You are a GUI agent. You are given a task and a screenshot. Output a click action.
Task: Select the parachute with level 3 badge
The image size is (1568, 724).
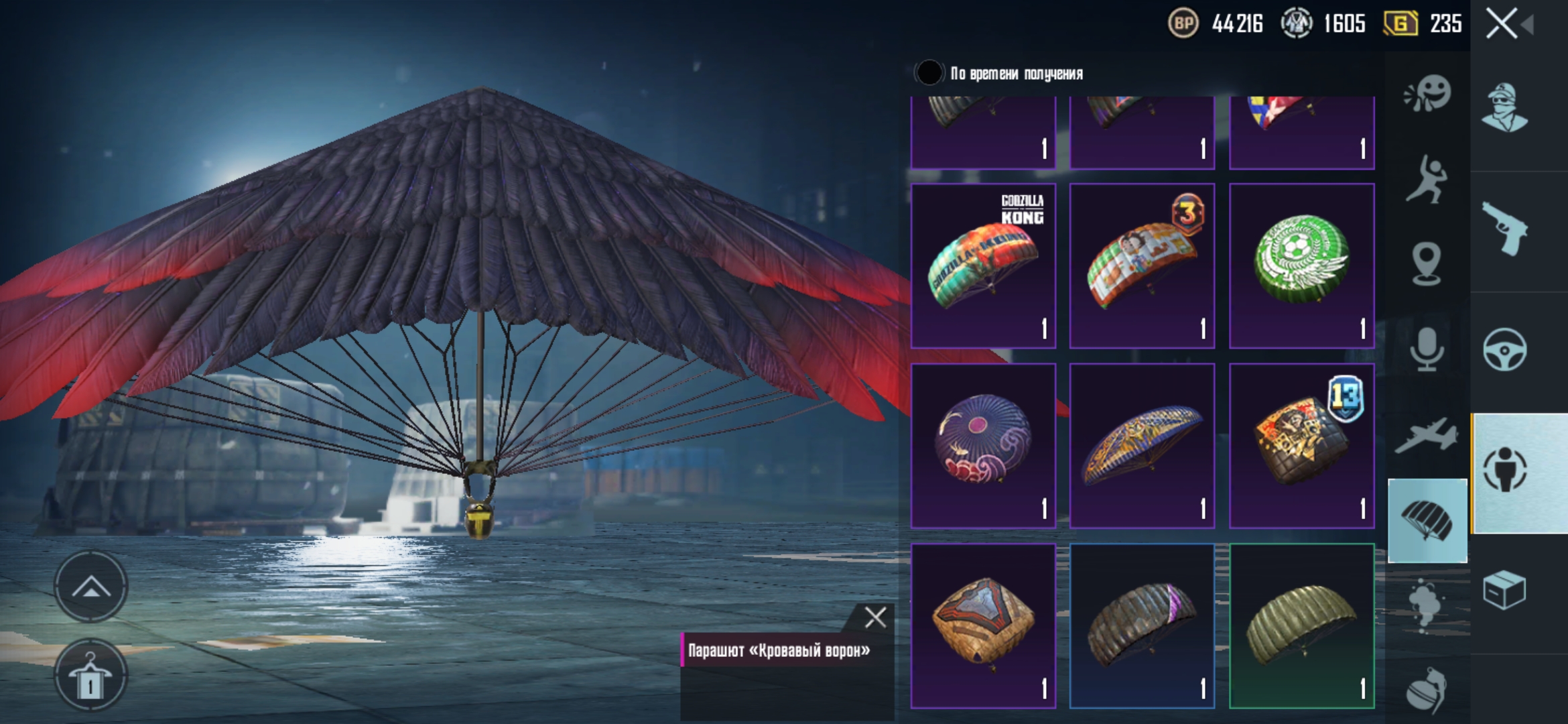tap(1142, 266)
